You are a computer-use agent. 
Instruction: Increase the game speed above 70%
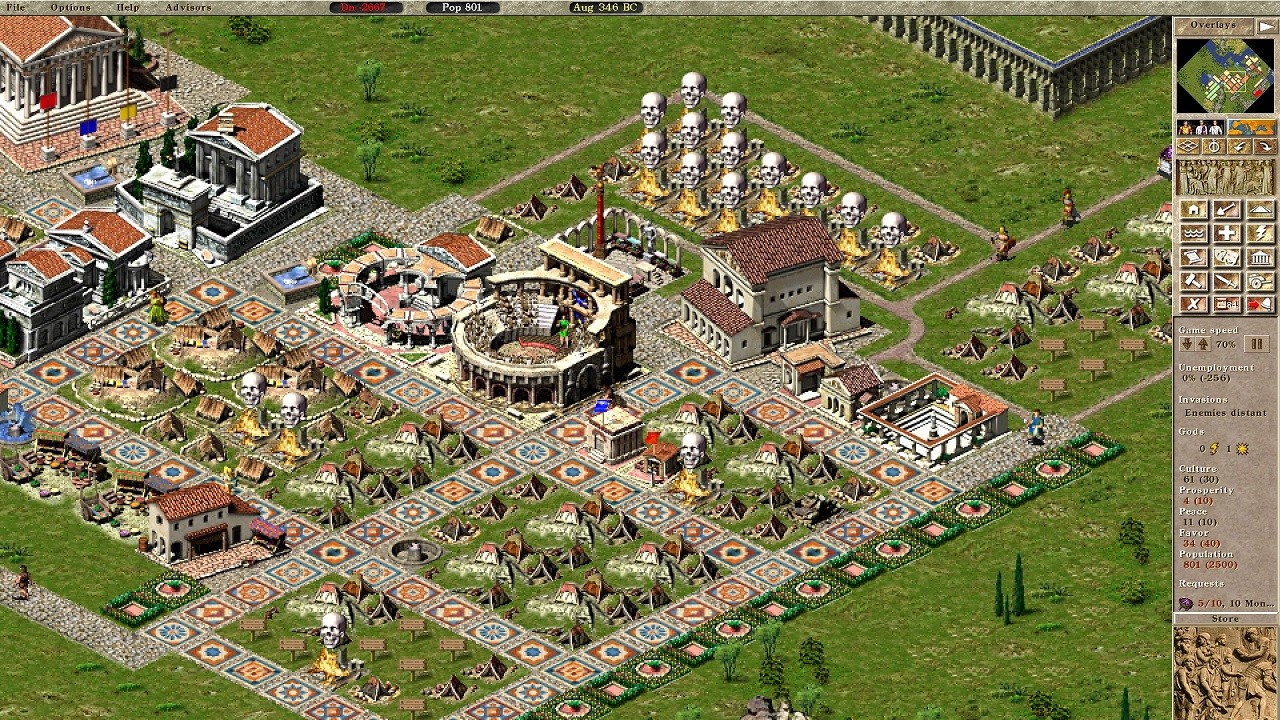1203,344
